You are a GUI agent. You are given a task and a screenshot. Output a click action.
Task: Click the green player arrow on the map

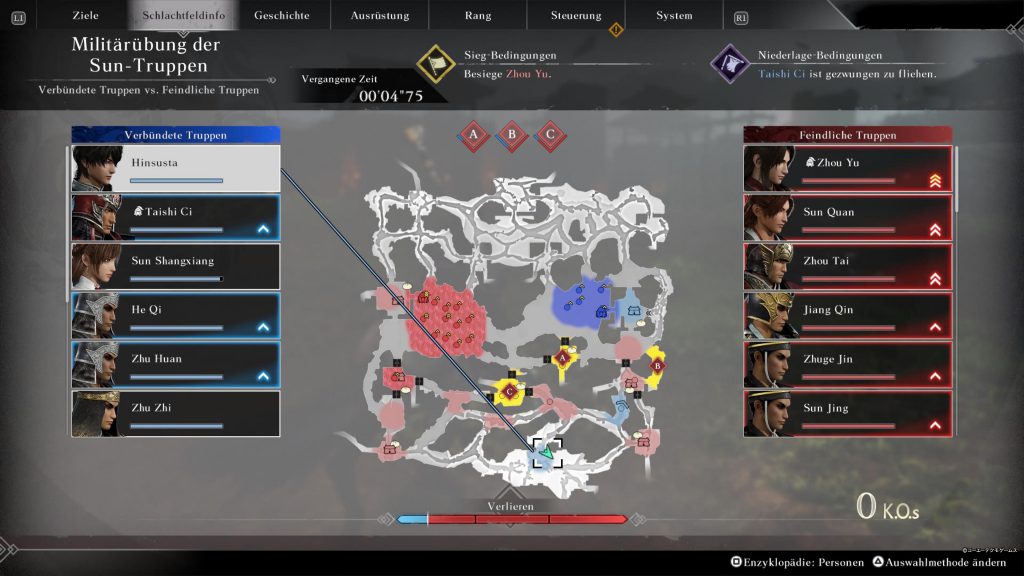pos(545,455)
